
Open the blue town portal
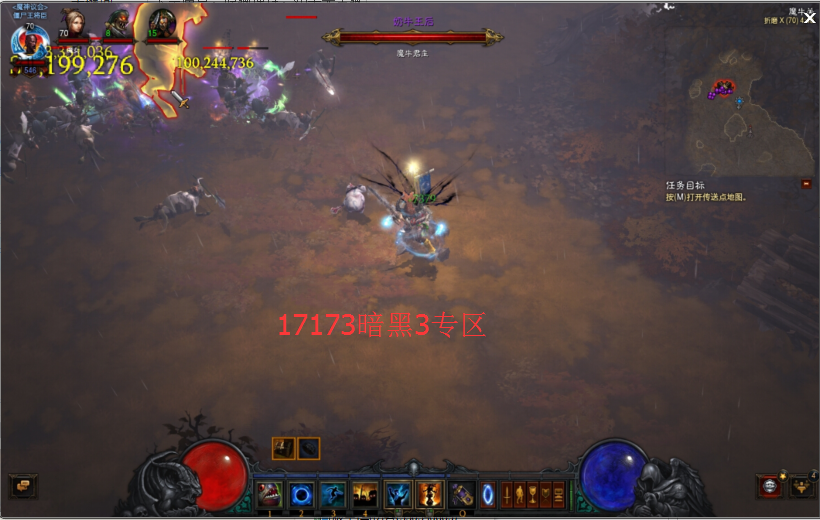point(488,494)
